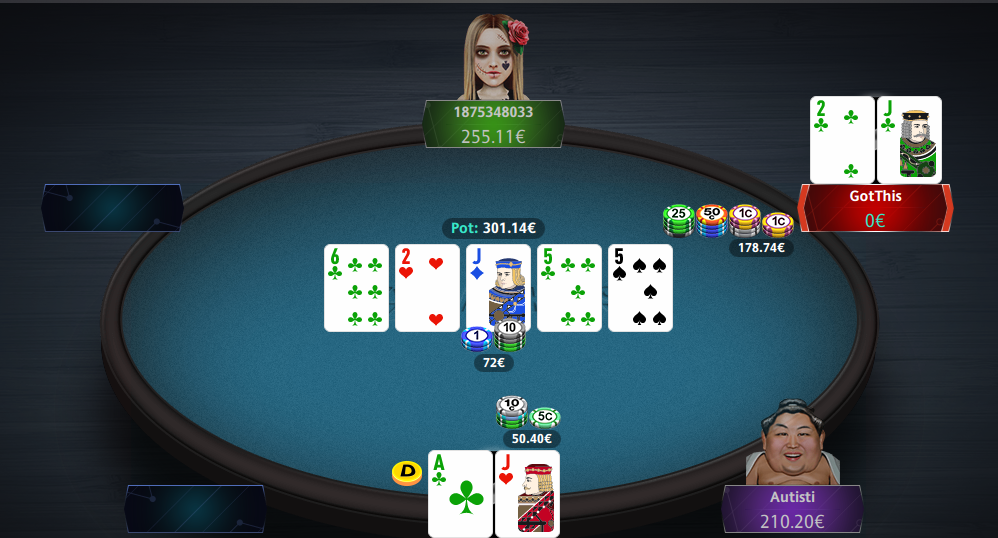
Task: Select the Jack of hearts hole card
Action: click(x=527, y=493)
